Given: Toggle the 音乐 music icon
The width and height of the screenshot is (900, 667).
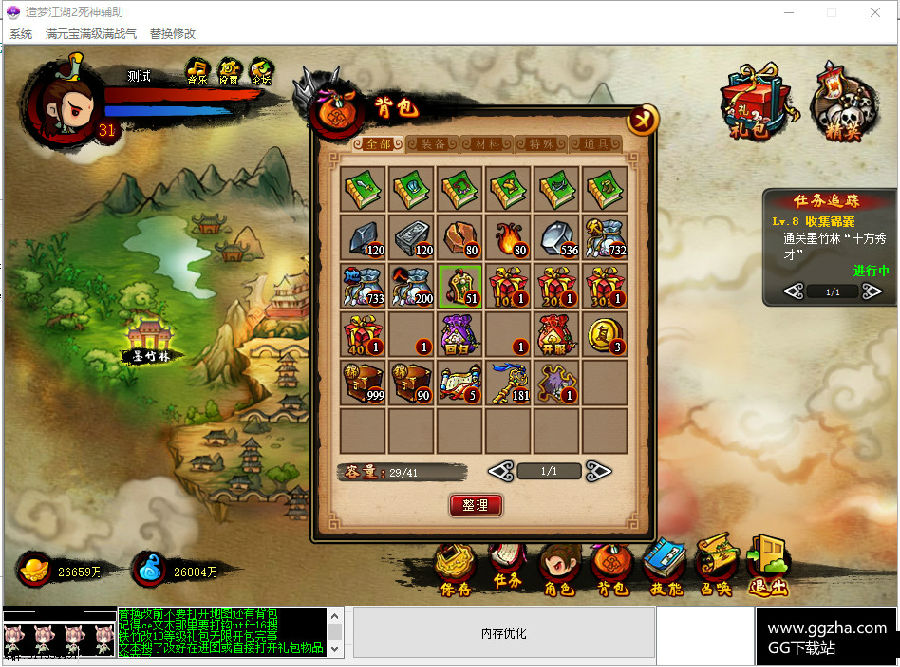Looking at the screenshot, I should pyautogui.click(x=197, y=72).
